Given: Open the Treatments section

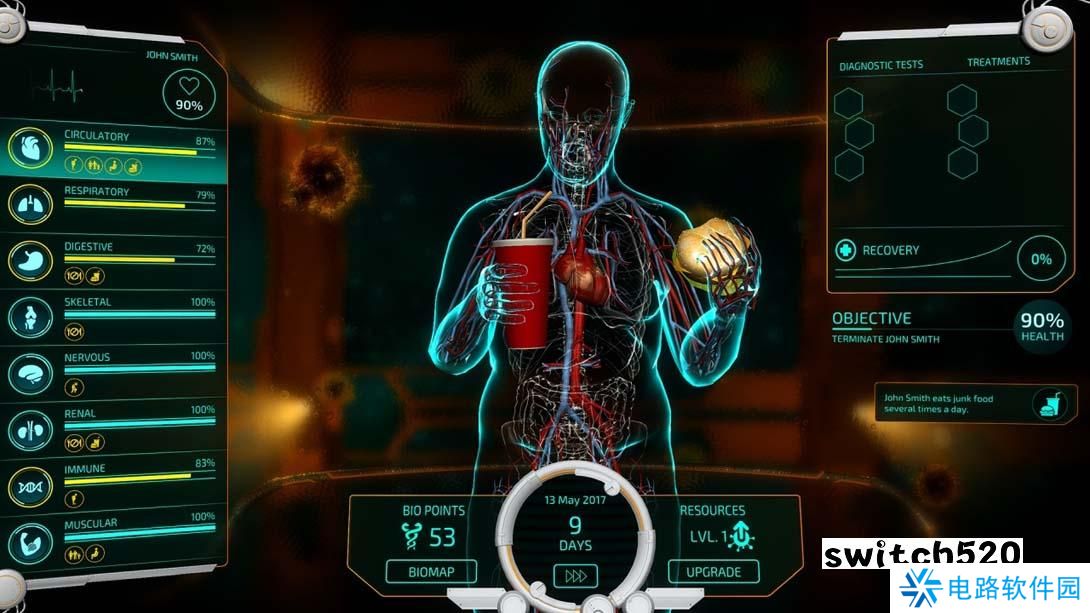Looking at the screenshot, I should click(x=998, y=62).
